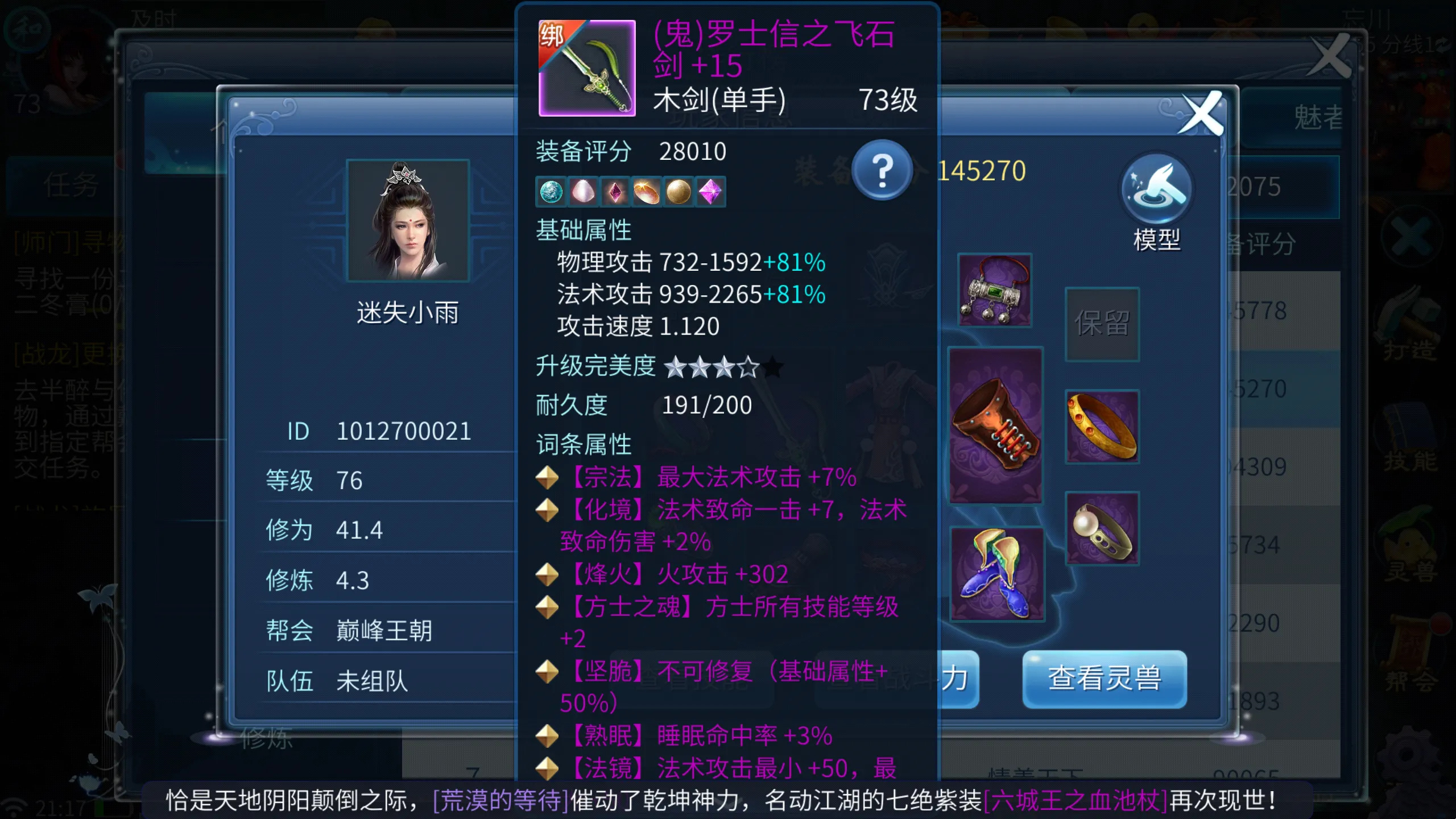
Task: Click the durability 191/200 indicator
Action: [x=708, y=405]
